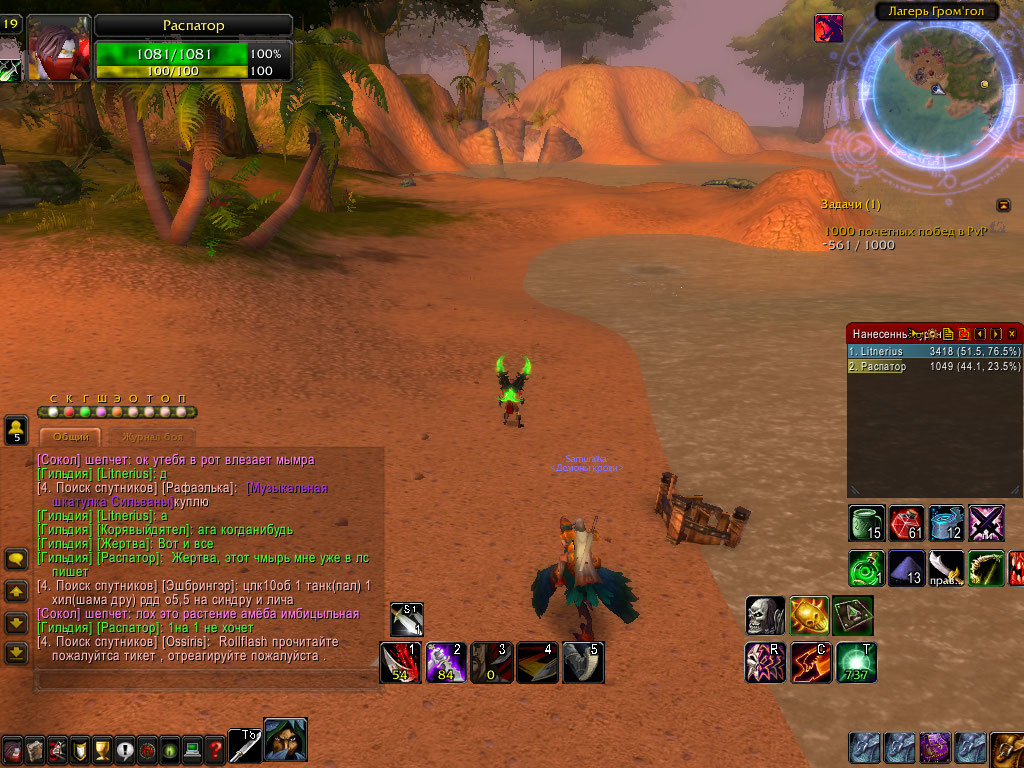Open the chat speech bubble menu
Viewport: 1024px width, 768px height.
point(16,559)
